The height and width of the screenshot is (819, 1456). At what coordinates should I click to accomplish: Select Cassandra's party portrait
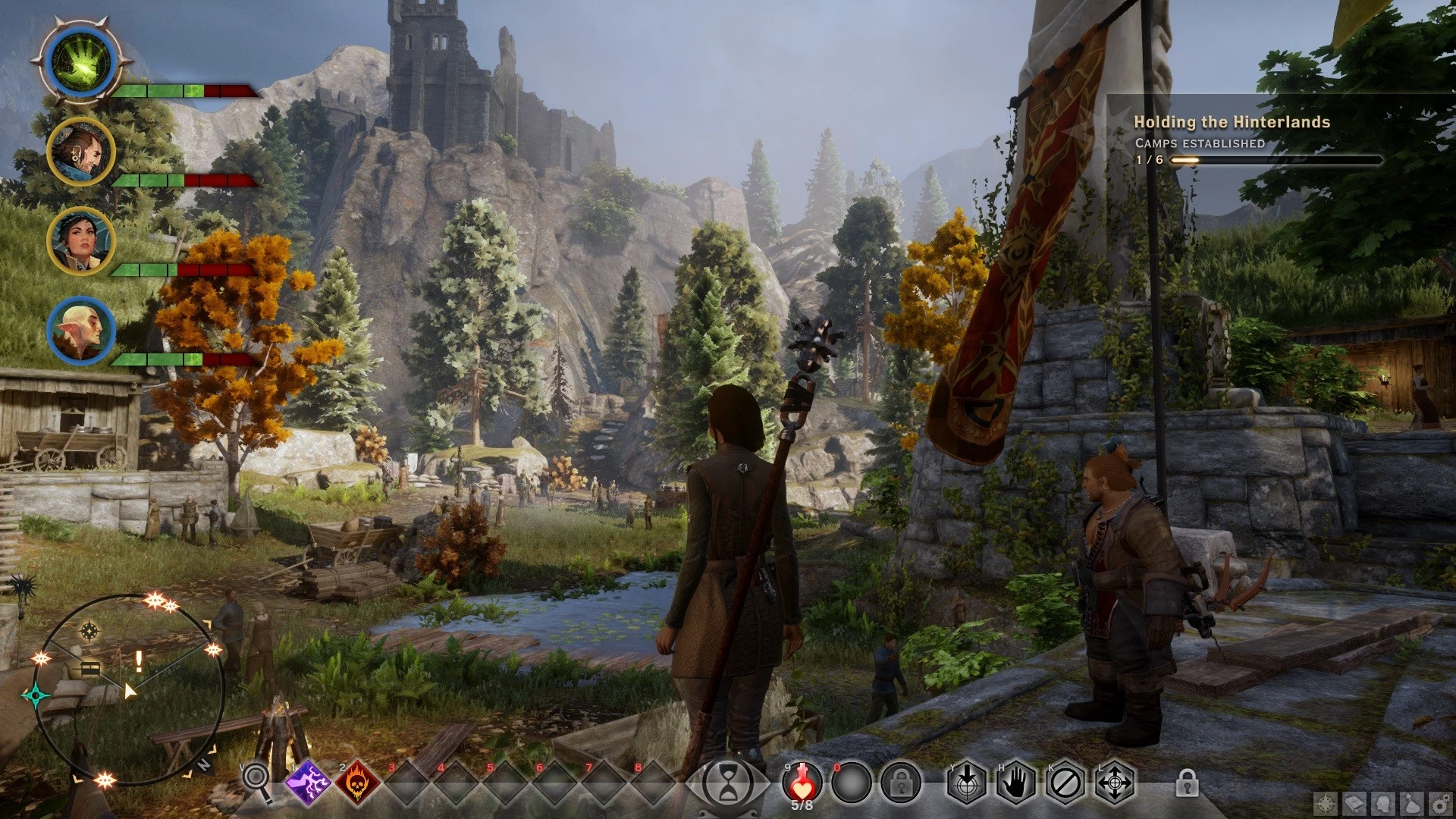(x=80, y=241)
